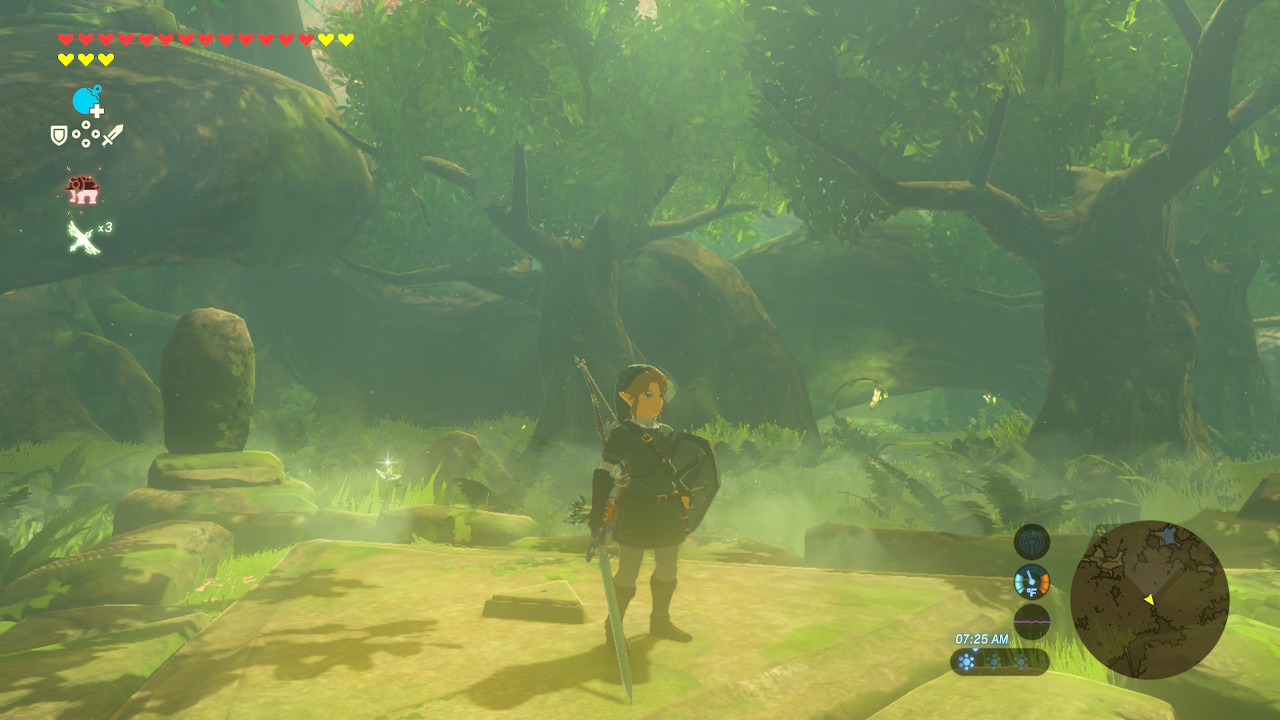Click the temperature gauge icon

(x=1032, y=582)
